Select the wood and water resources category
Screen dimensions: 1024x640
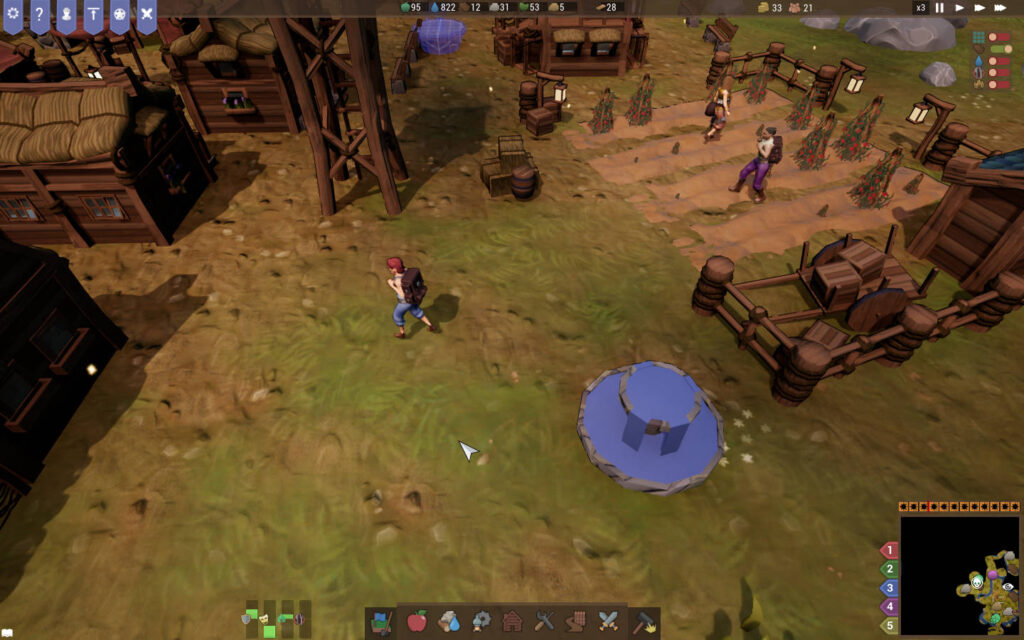[x=449, y=622]
